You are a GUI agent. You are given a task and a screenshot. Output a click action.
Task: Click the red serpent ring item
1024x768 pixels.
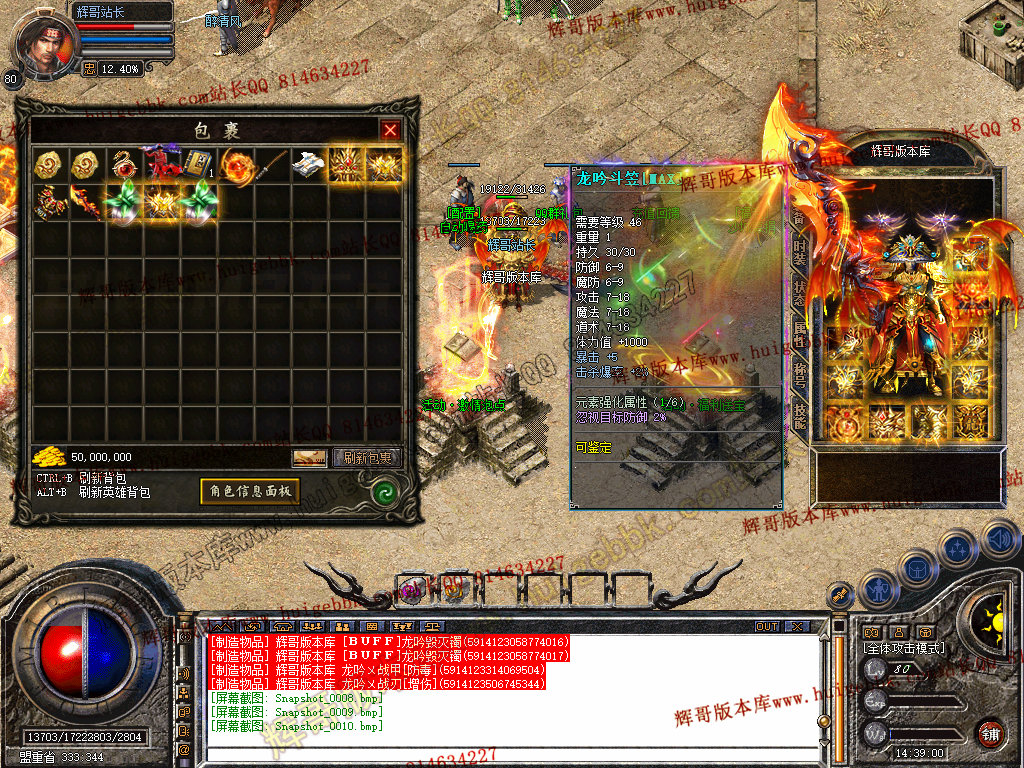tap(122, 164)
